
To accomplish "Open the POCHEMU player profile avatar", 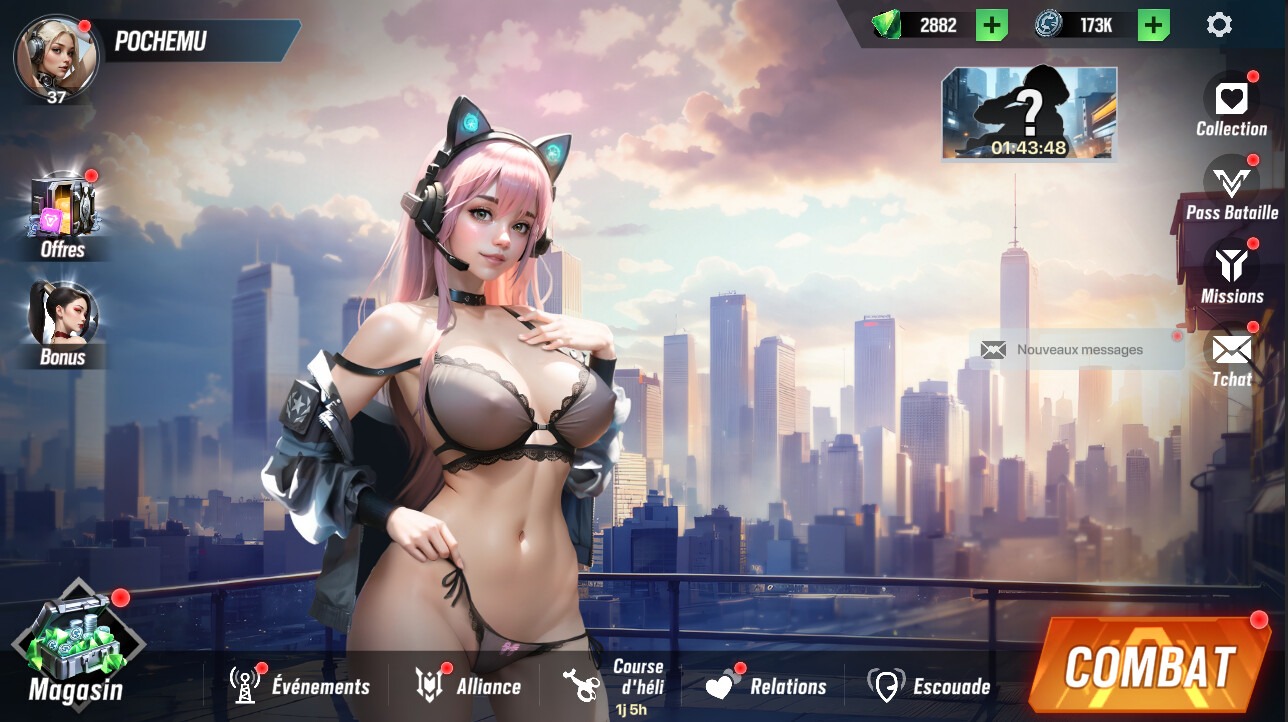I will (x=56, y=58).
